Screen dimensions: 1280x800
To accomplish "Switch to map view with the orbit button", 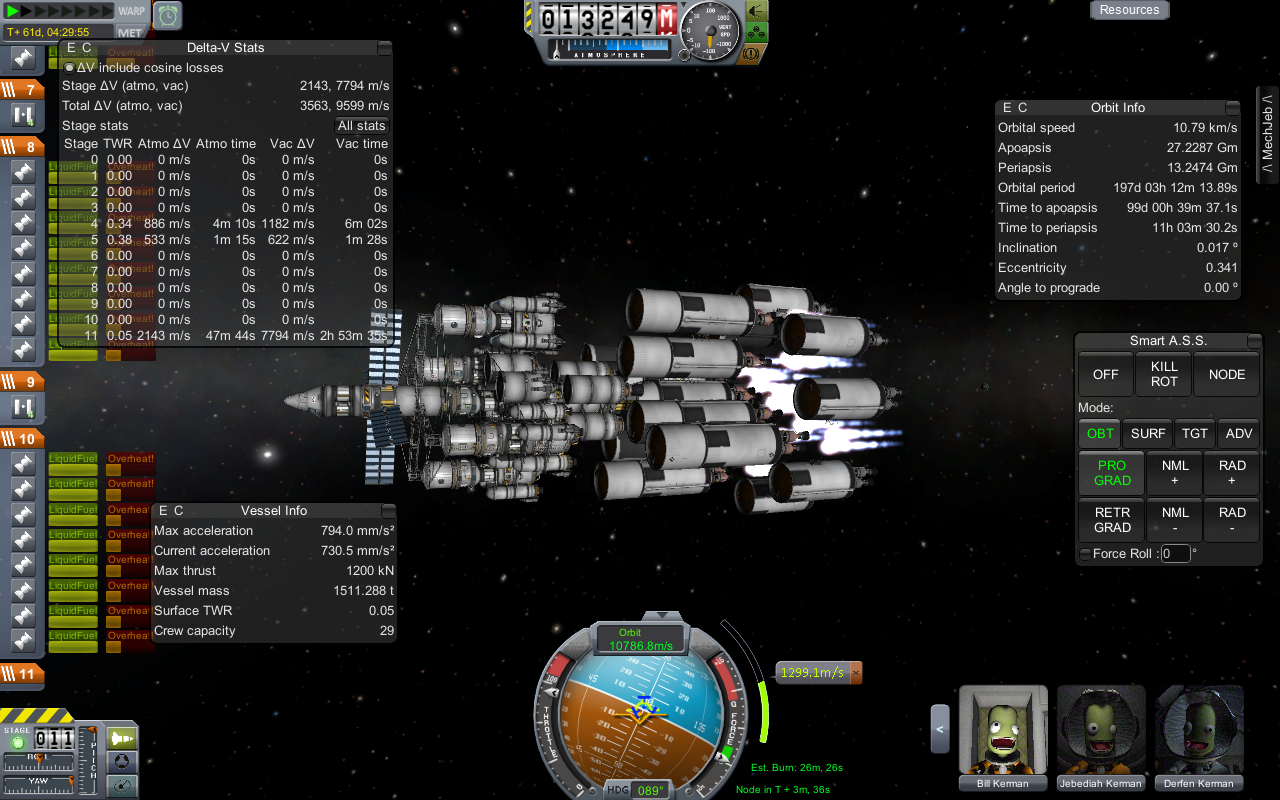I will point(122,788).
